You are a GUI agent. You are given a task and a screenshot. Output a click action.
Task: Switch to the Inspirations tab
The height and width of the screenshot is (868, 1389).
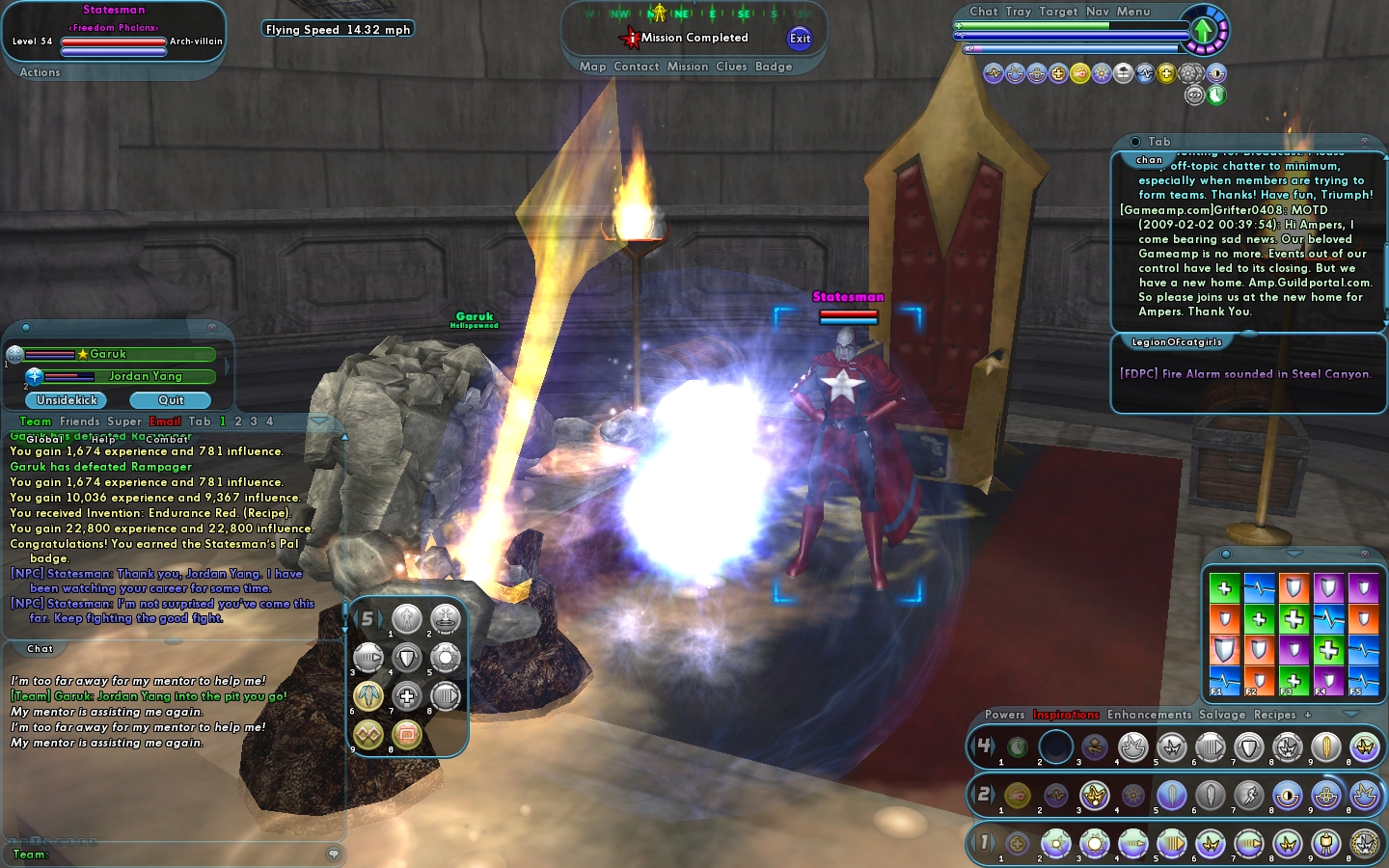click(1066, 715)
